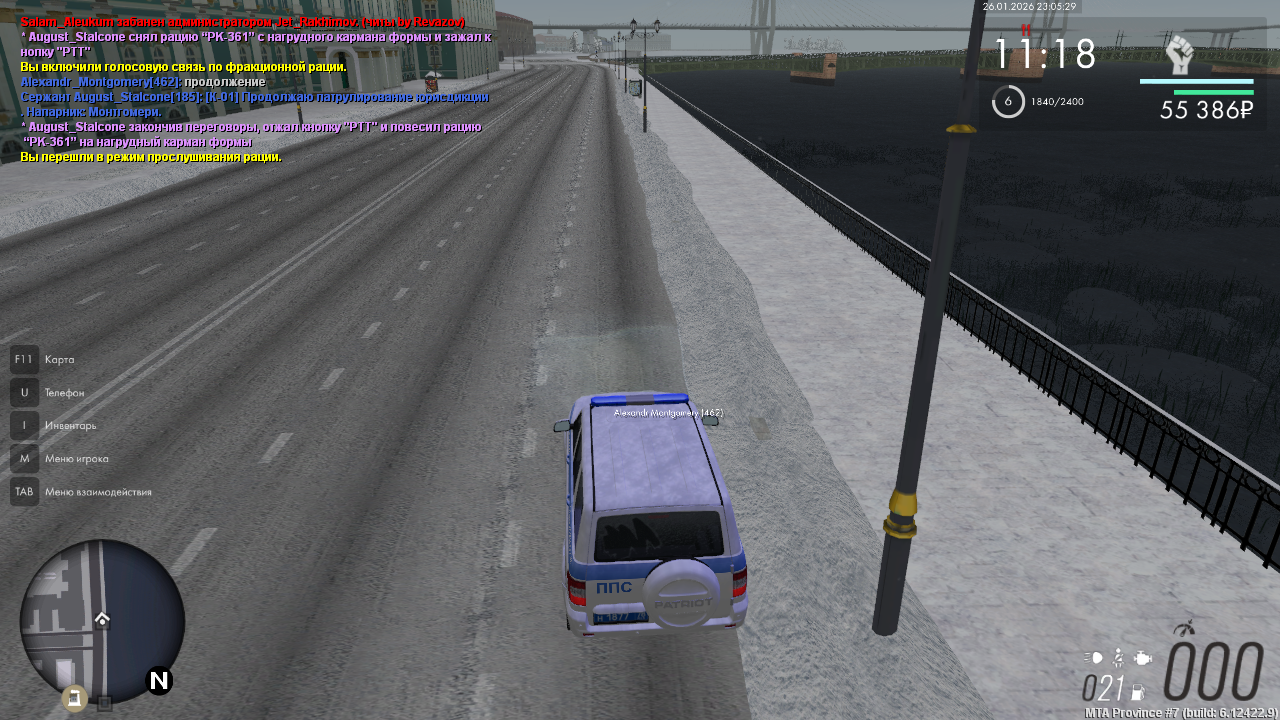Click the beige building marker on minimap

(74, 697)
